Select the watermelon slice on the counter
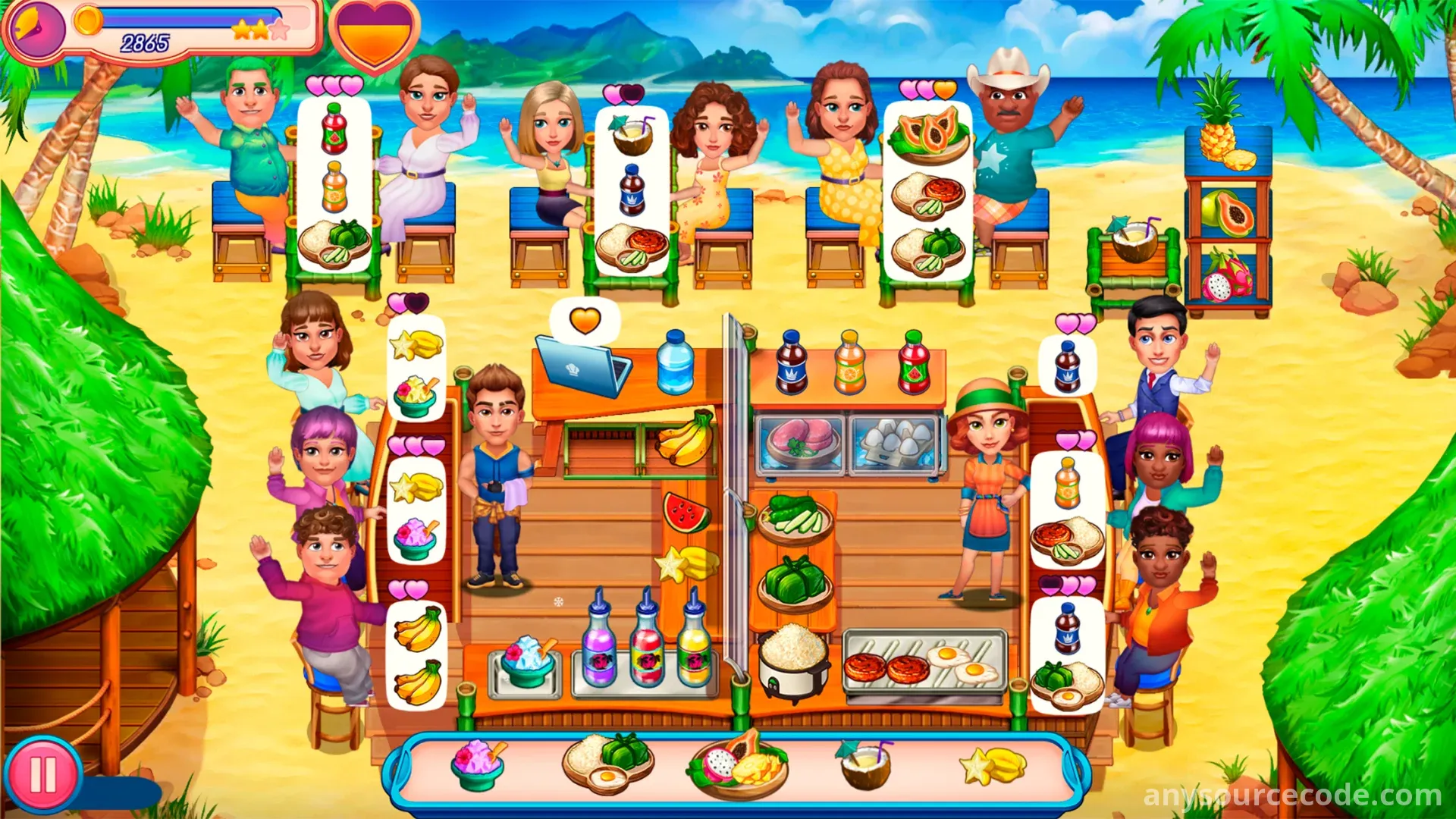1456x819 pixels. (x=686, y=512)
